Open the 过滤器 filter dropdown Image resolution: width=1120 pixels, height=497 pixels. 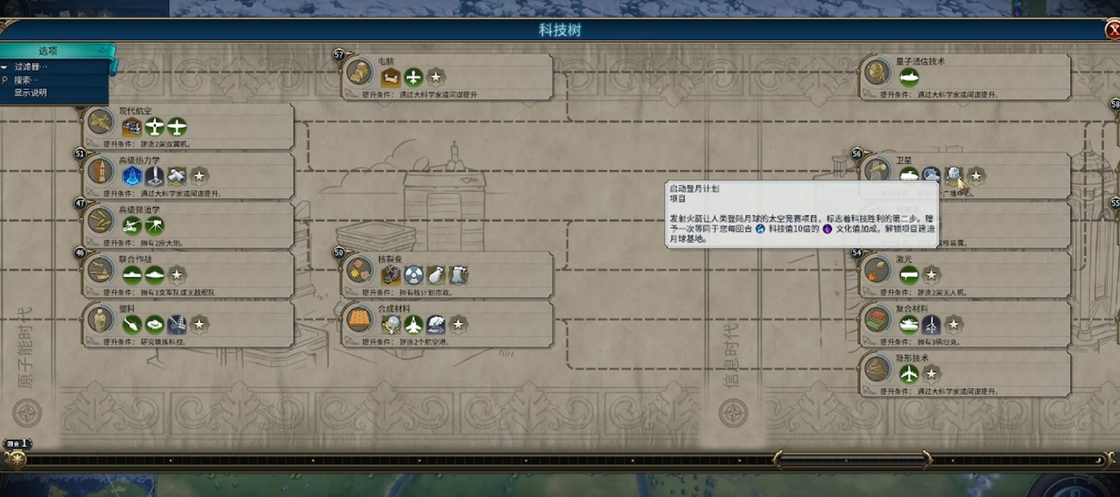tap(30, 67)
